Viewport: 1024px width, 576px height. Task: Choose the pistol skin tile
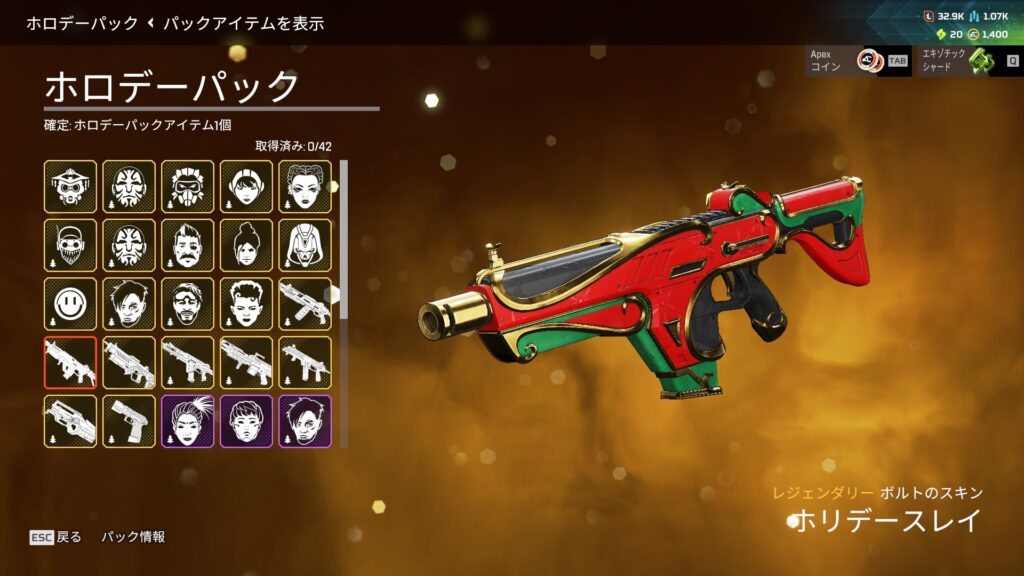[x=129, y=421]
